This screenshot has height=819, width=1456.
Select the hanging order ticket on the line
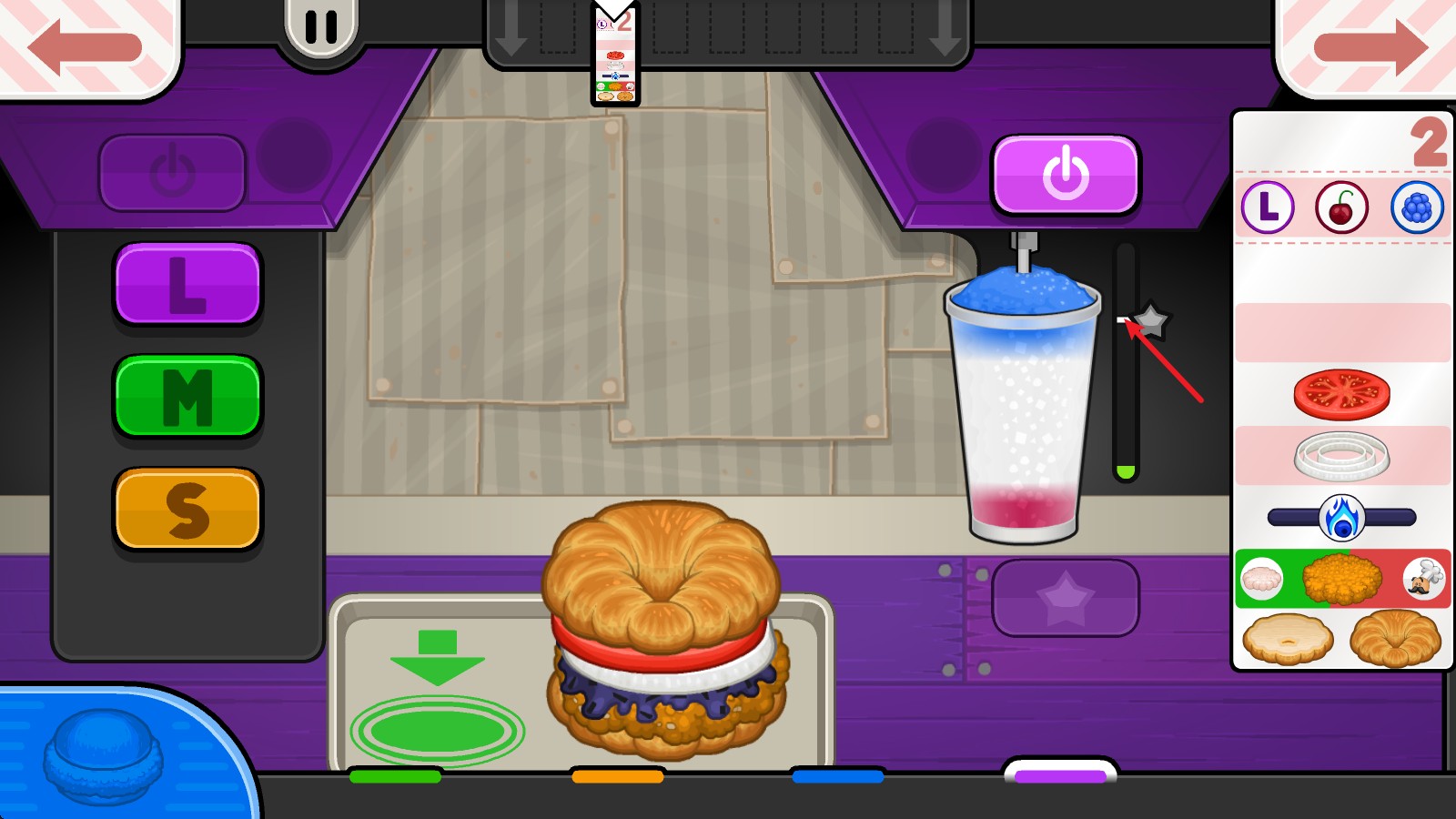(615, 58)
